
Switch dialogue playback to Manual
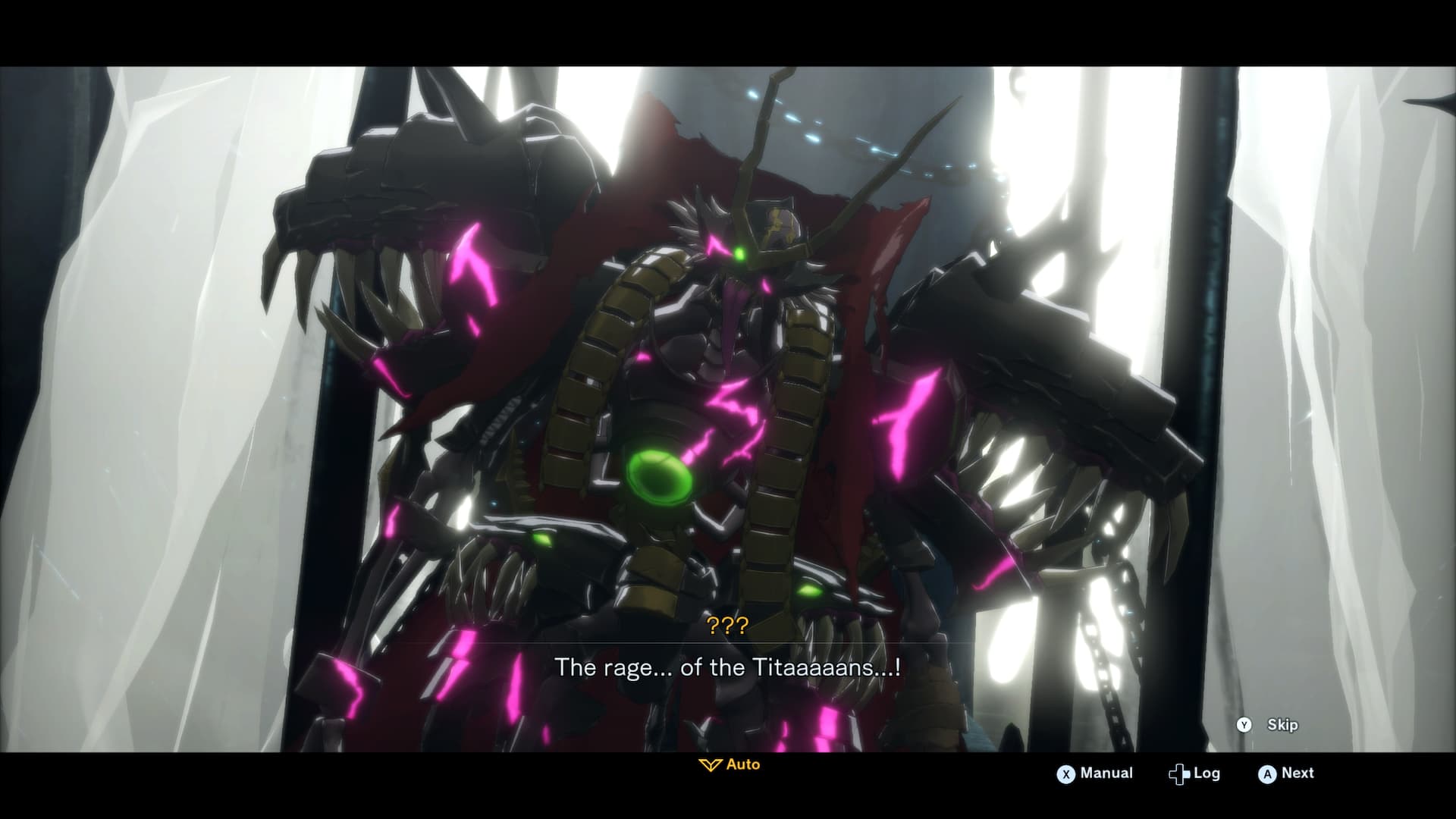[x=1095, y=773]
